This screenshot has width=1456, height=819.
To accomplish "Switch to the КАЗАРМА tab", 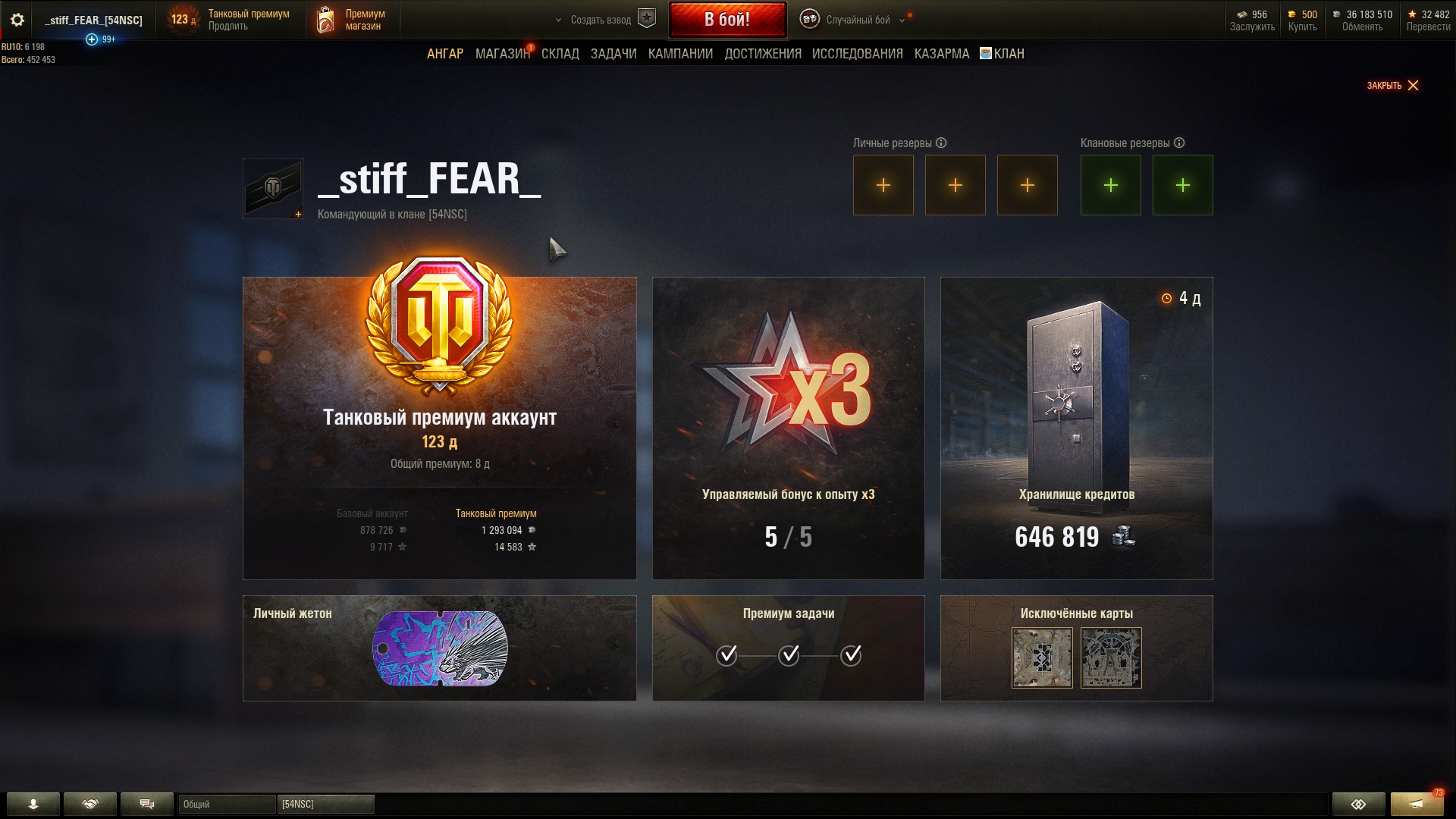I will (941, 54).
